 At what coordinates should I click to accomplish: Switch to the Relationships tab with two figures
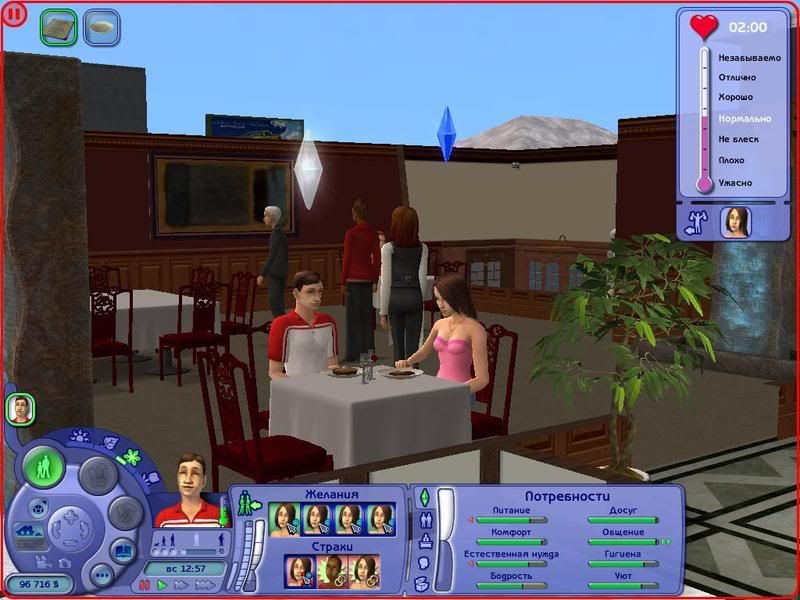click(423, 520)
